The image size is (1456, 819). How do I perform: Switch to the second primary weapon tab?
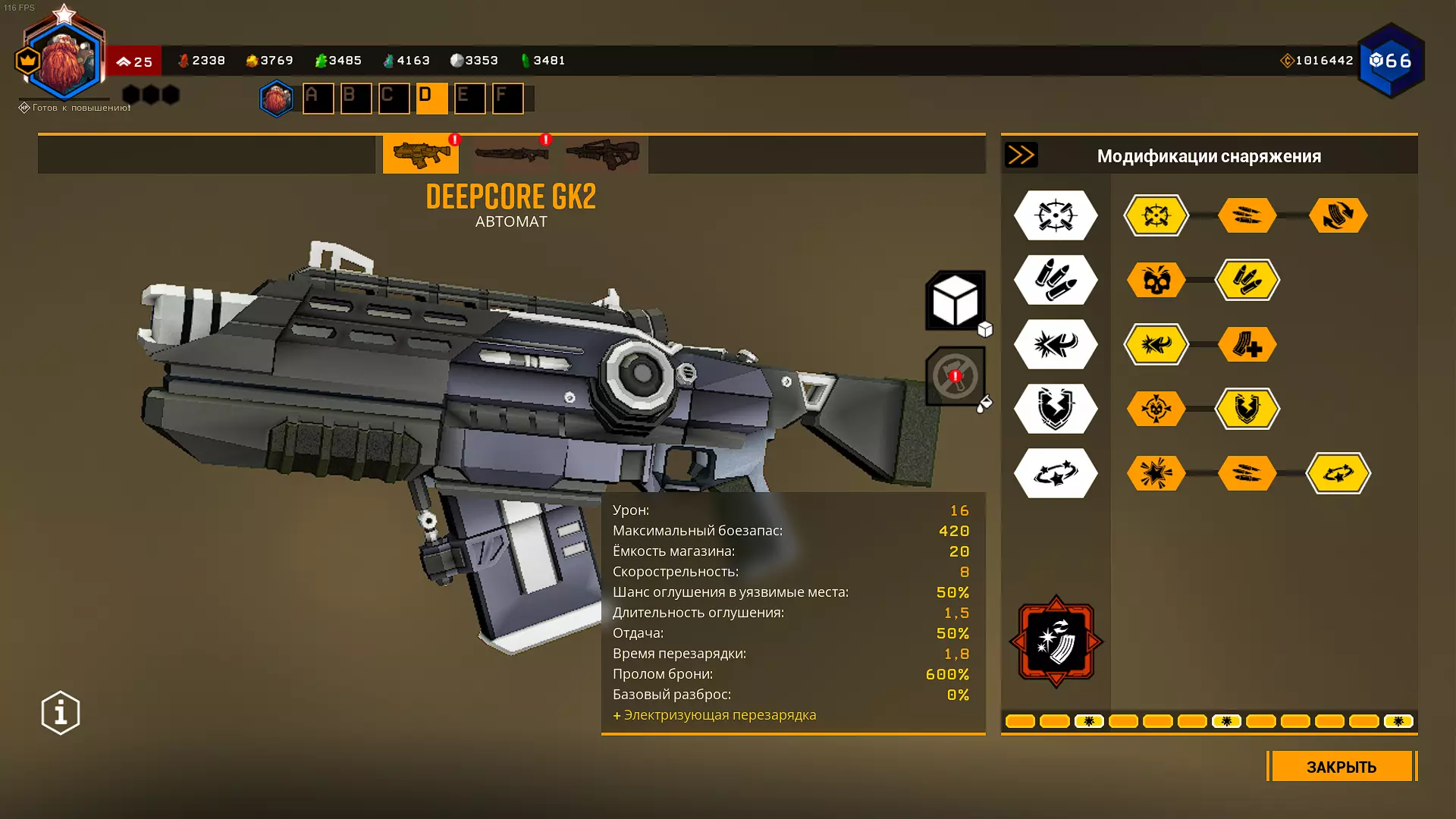[512, 154]
